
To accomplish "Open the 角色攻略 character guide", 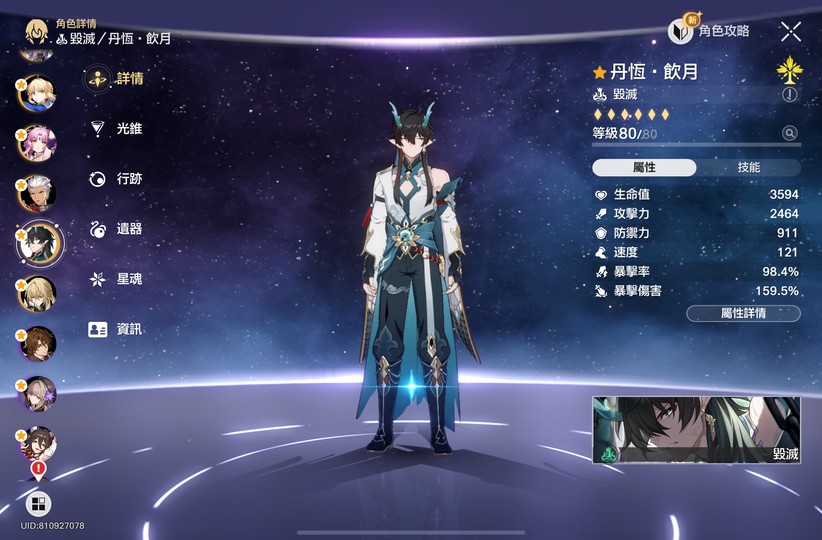I will pos(709,31).
